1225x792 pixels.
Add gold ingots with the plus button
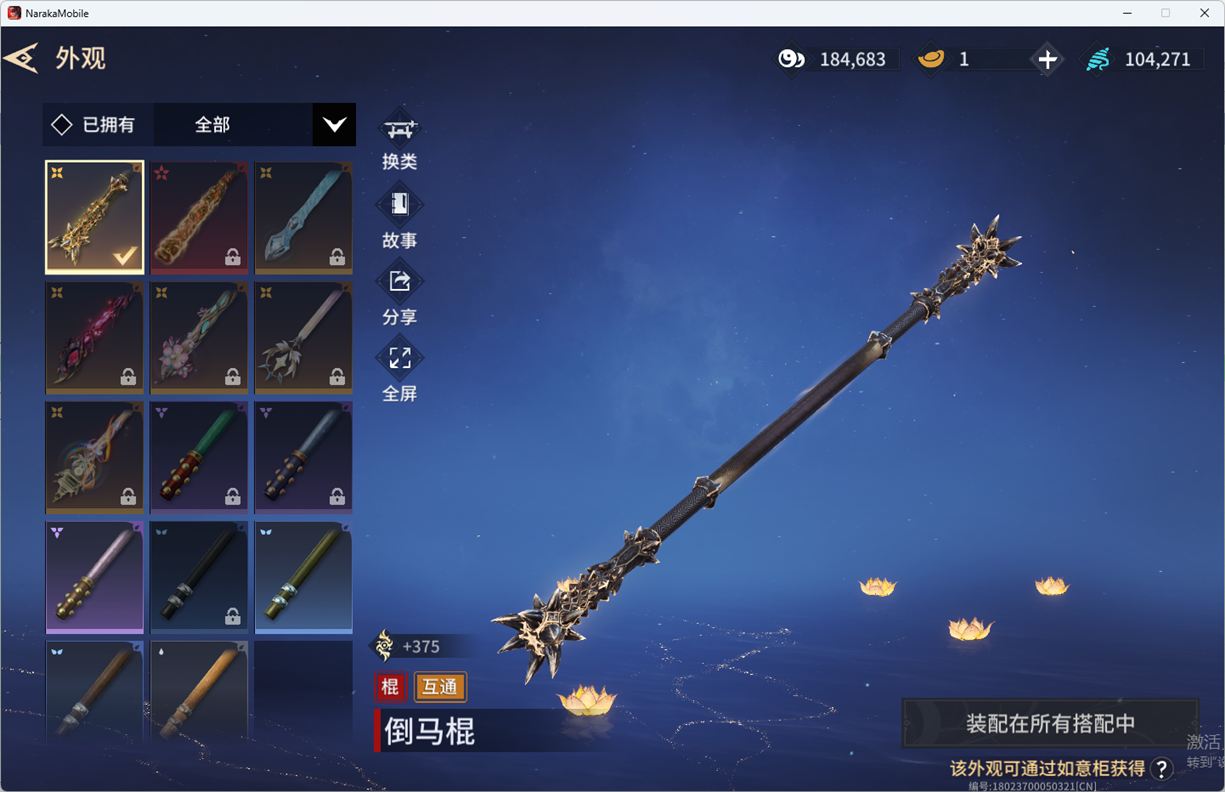[1047, 59]
